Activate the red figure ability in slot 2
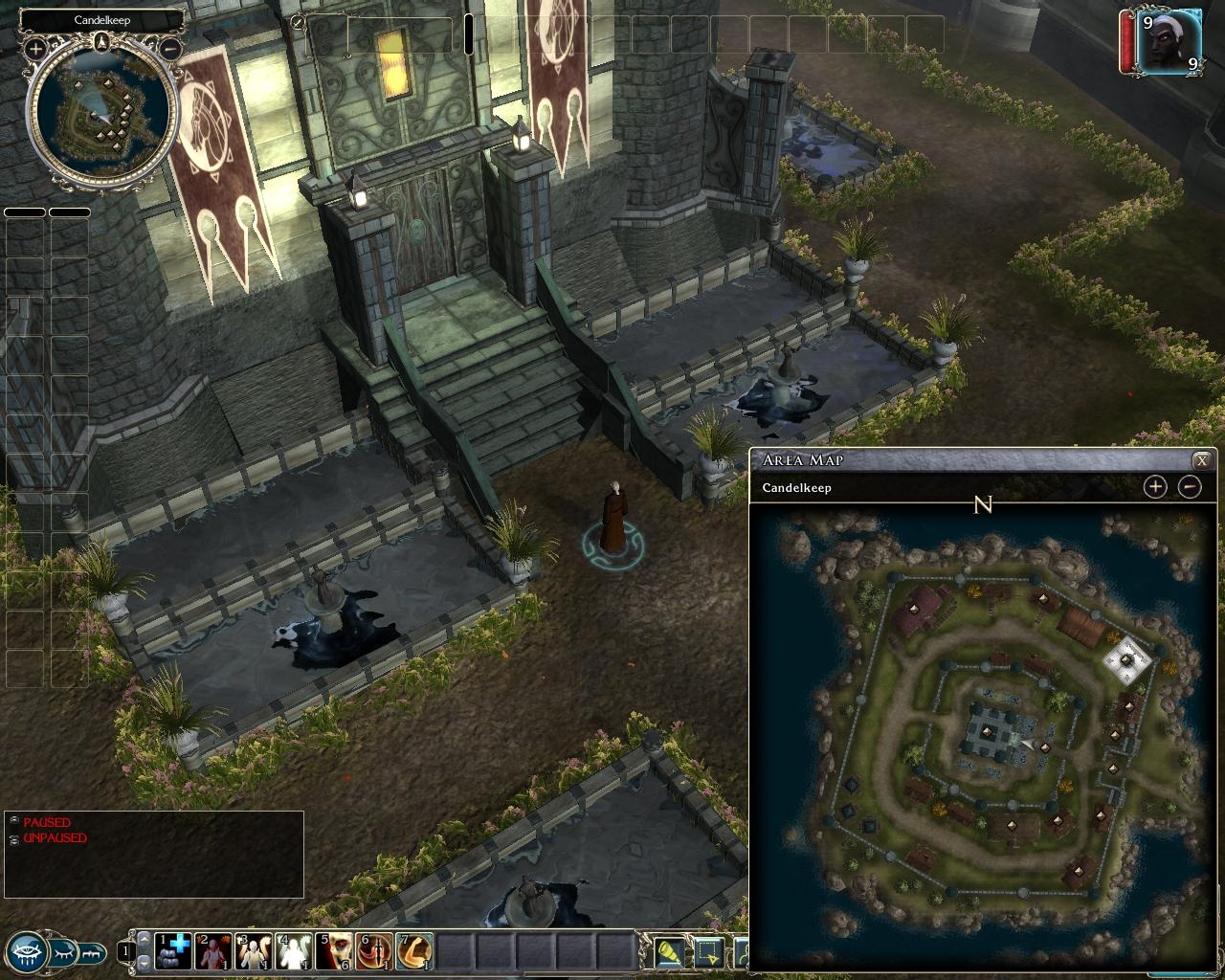 point(213,951)
